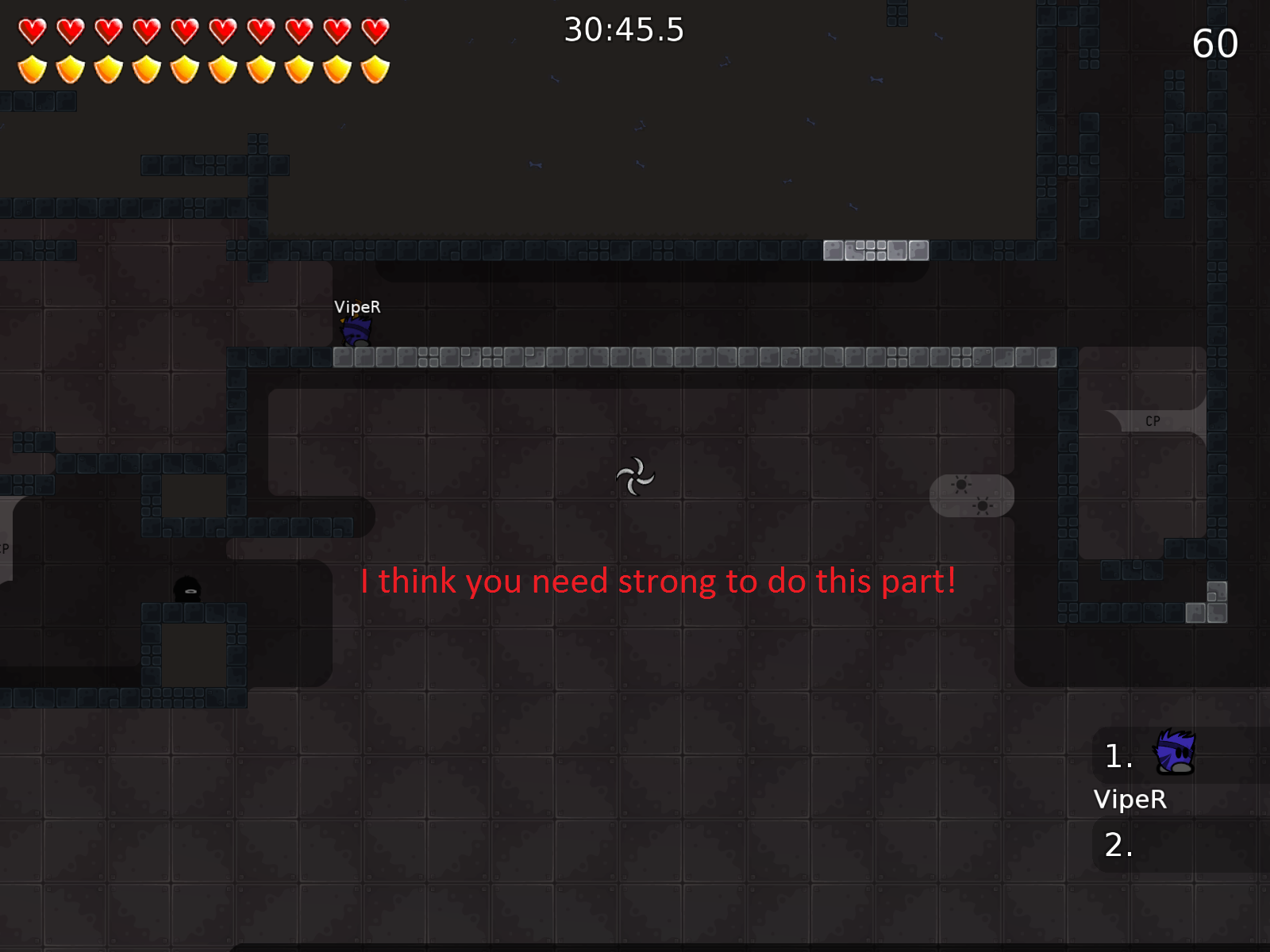The image size is (1270, 952).
Task: Click the last heart on the health row
Action: click(x=374, y=32)
